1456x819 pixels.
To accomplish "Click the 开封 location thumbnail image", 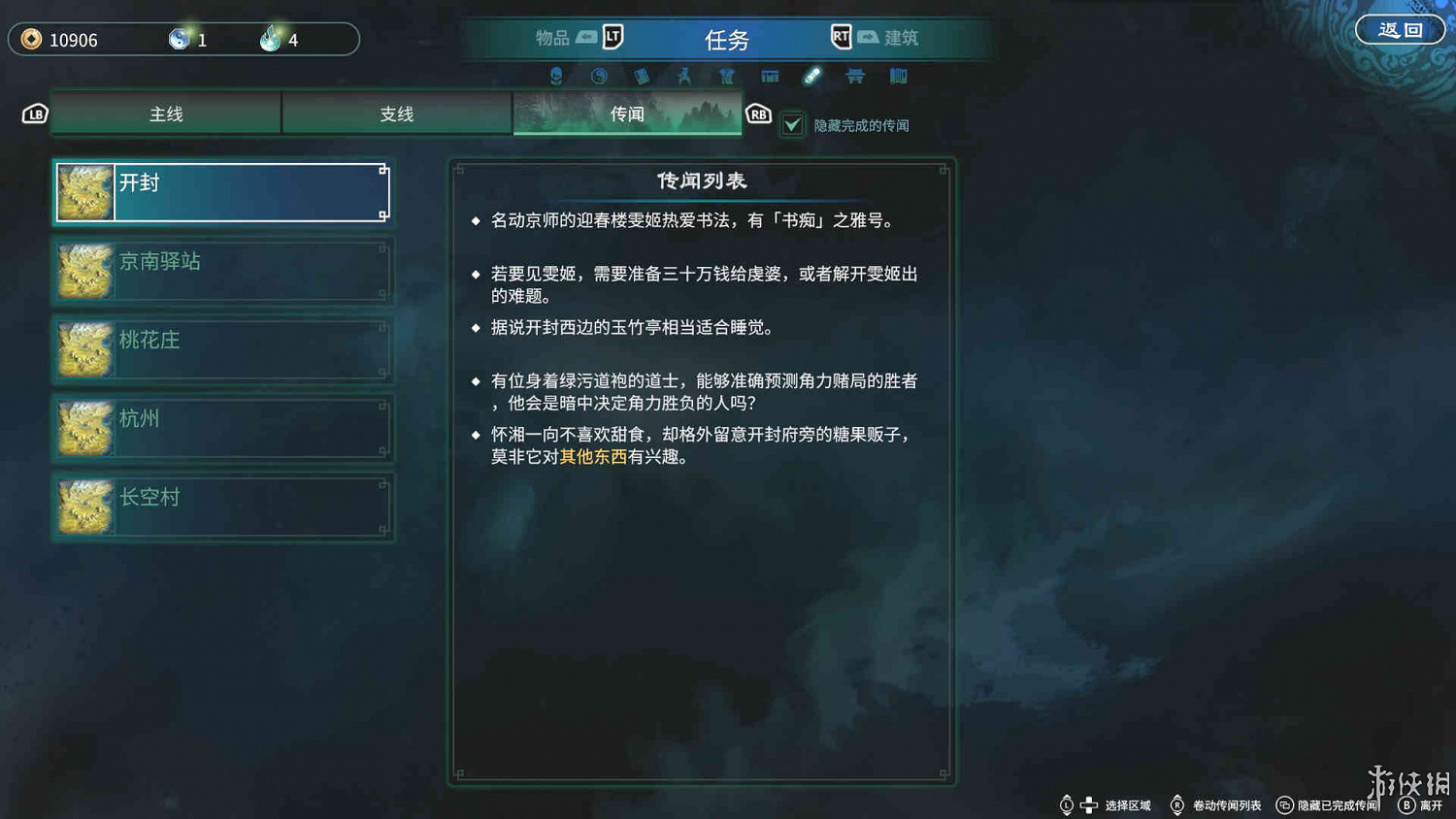I will pyautogui.click(x=85, y=192).
